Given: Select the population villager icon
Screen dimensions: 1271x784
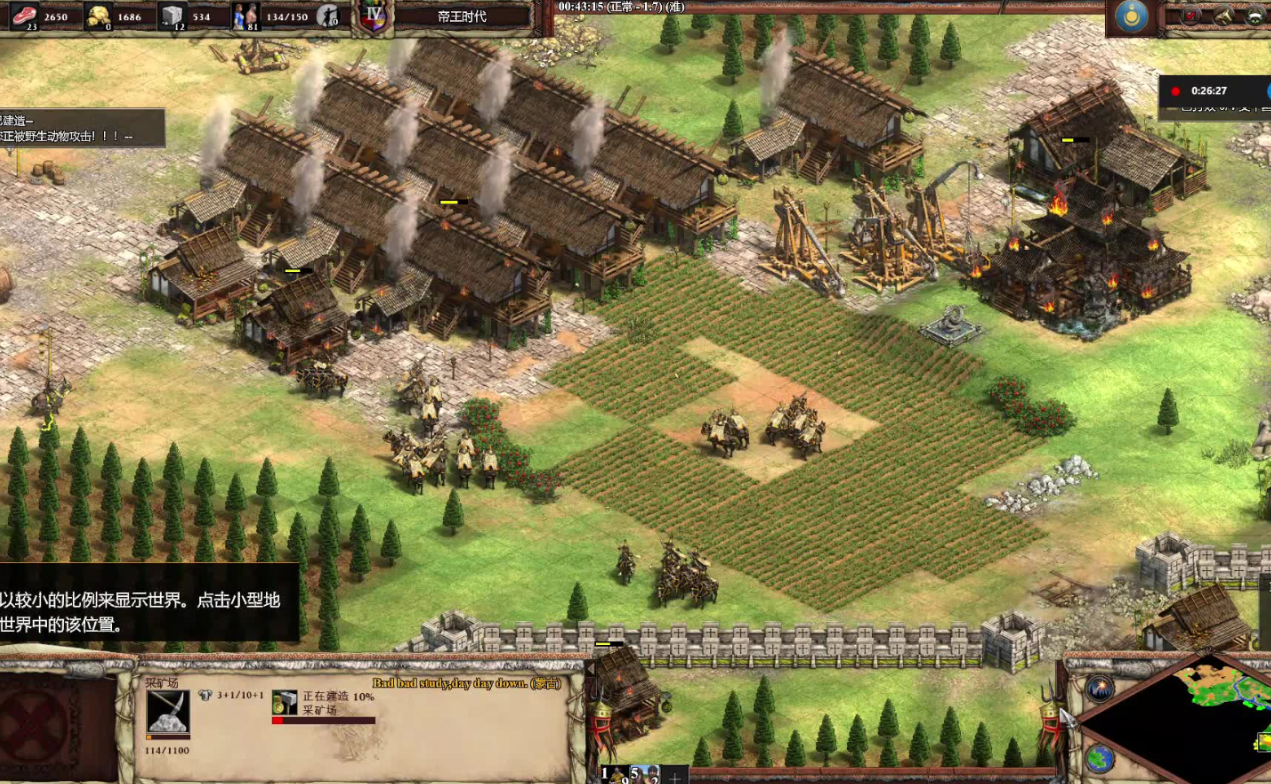Looking at the screenshot, I should 247,15.
